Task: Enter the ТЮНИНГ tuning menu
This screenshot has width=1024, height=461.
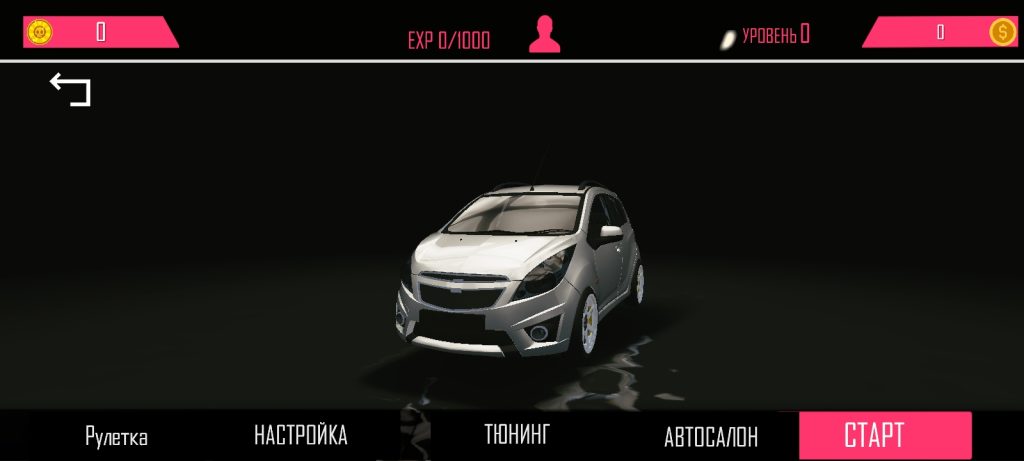Action: pos(517,434)
